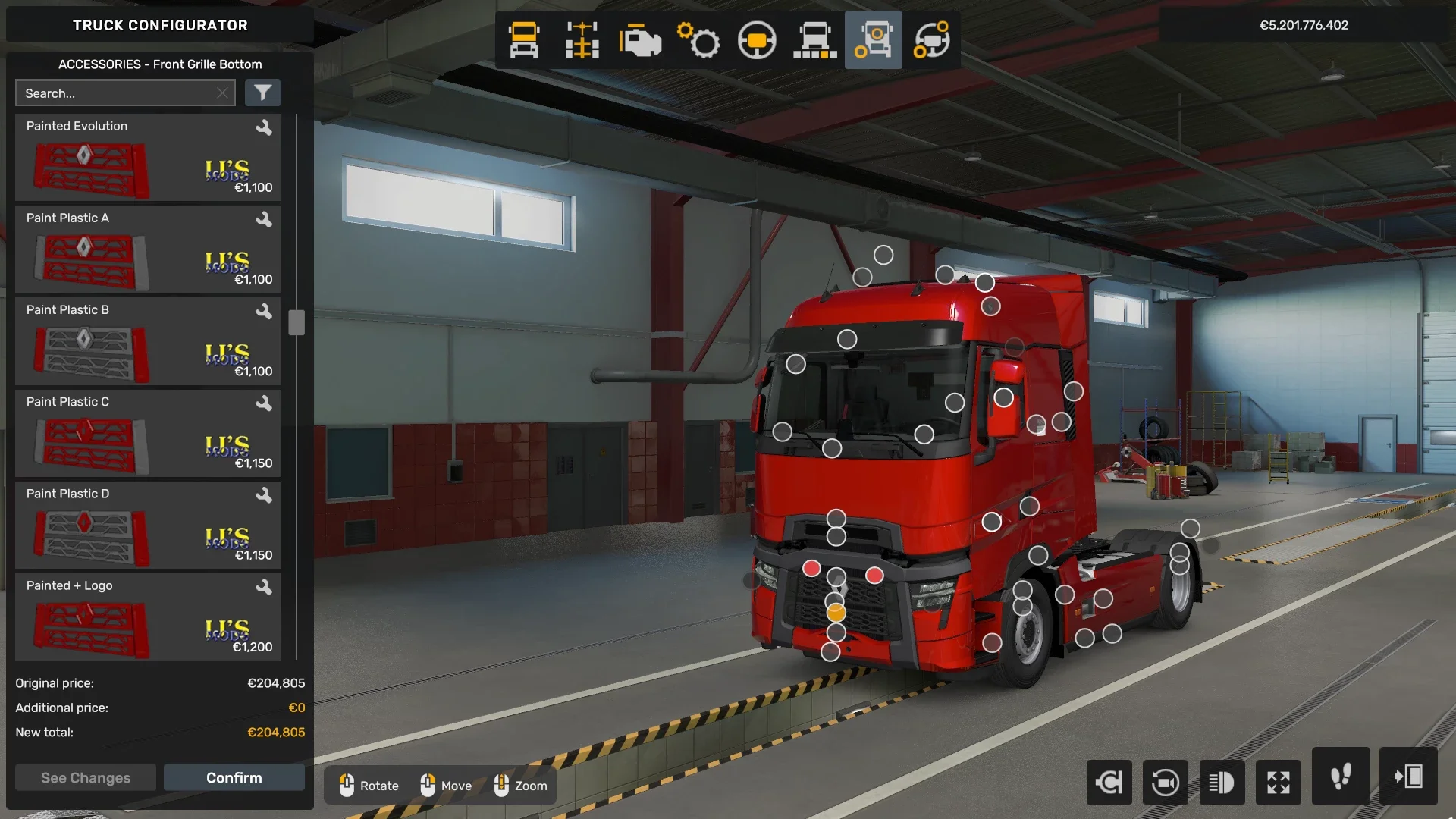Viewport: 1456px width, 819px height.
Task: Open the Paintjob truck icon
Action: click(x=814, y=39)
